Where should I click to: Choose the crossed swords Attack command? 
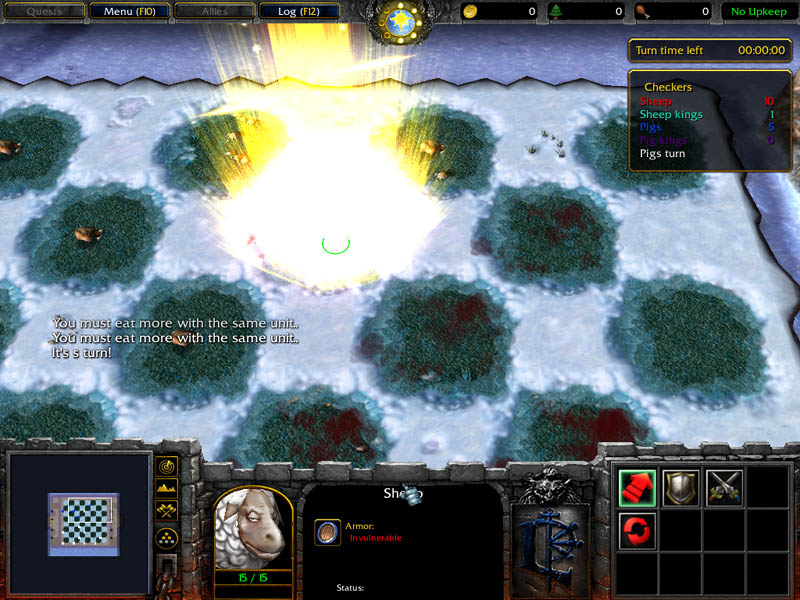[724, 487]
